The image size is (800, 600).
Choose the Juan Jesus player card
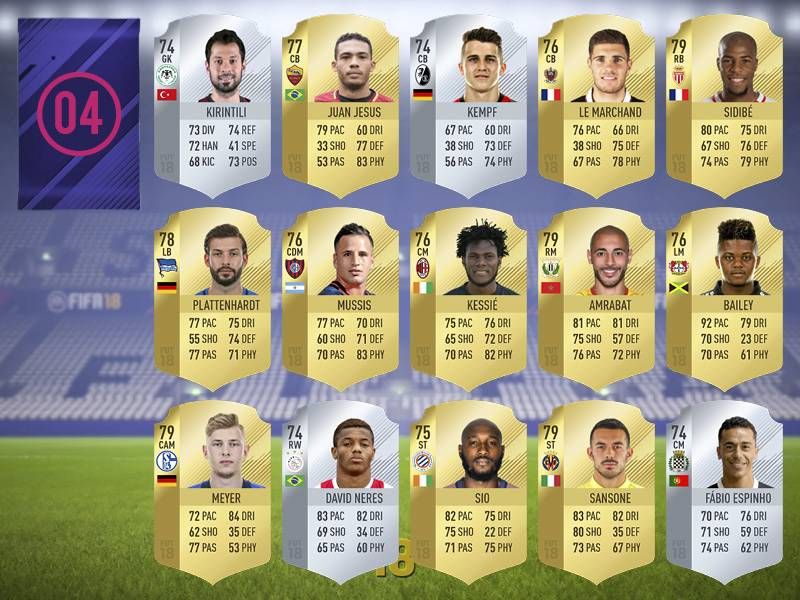coord(340,100)
